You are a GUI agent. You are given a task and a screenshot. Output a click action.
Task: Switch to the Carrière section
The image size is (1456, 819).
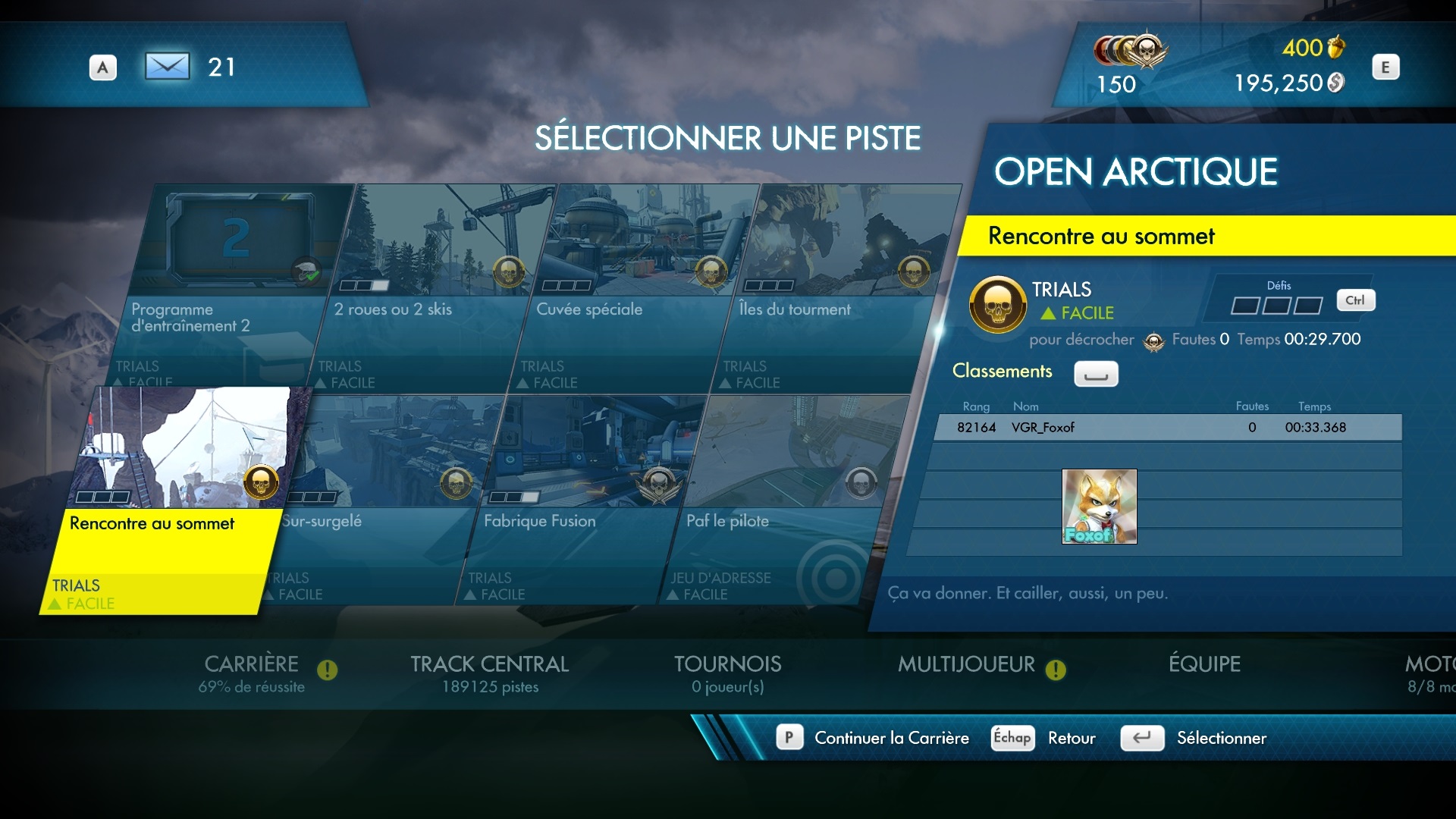click(252, 673)
